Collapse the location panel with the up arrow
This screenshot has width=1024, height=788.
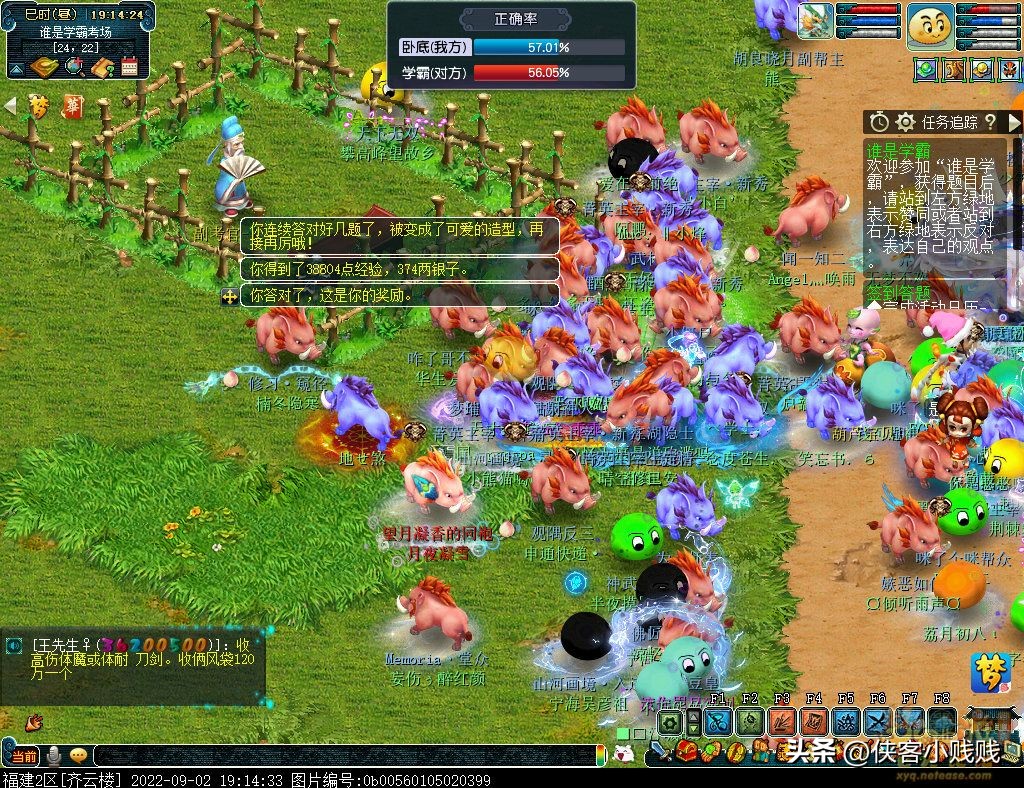click(16, 69)
